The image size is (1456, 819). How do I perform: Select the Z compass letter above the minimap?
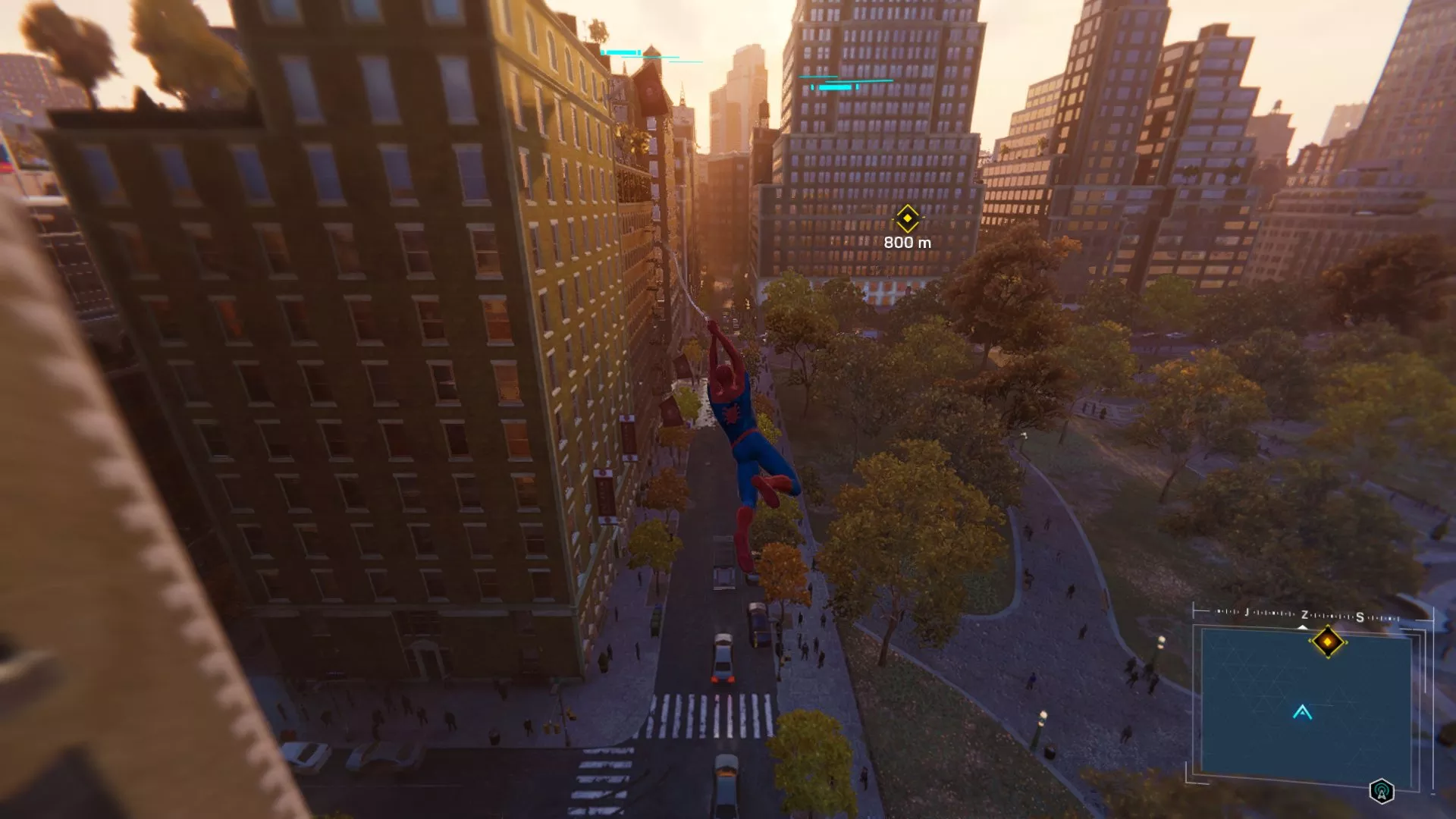1304,616
